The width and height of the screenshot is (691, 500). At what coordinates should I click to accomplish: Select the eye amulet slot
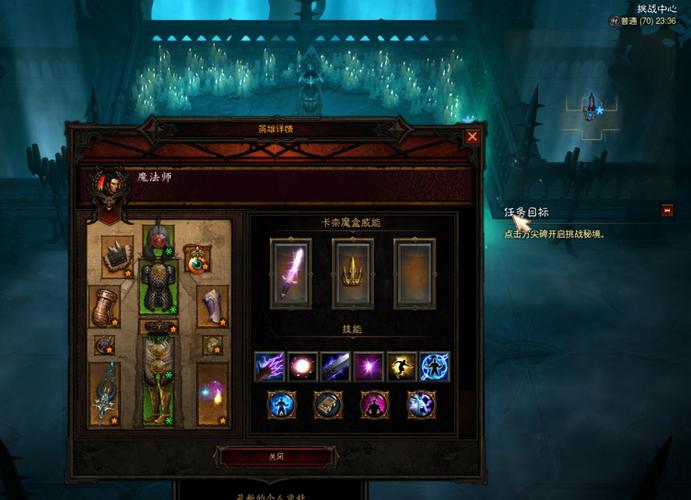197,258
